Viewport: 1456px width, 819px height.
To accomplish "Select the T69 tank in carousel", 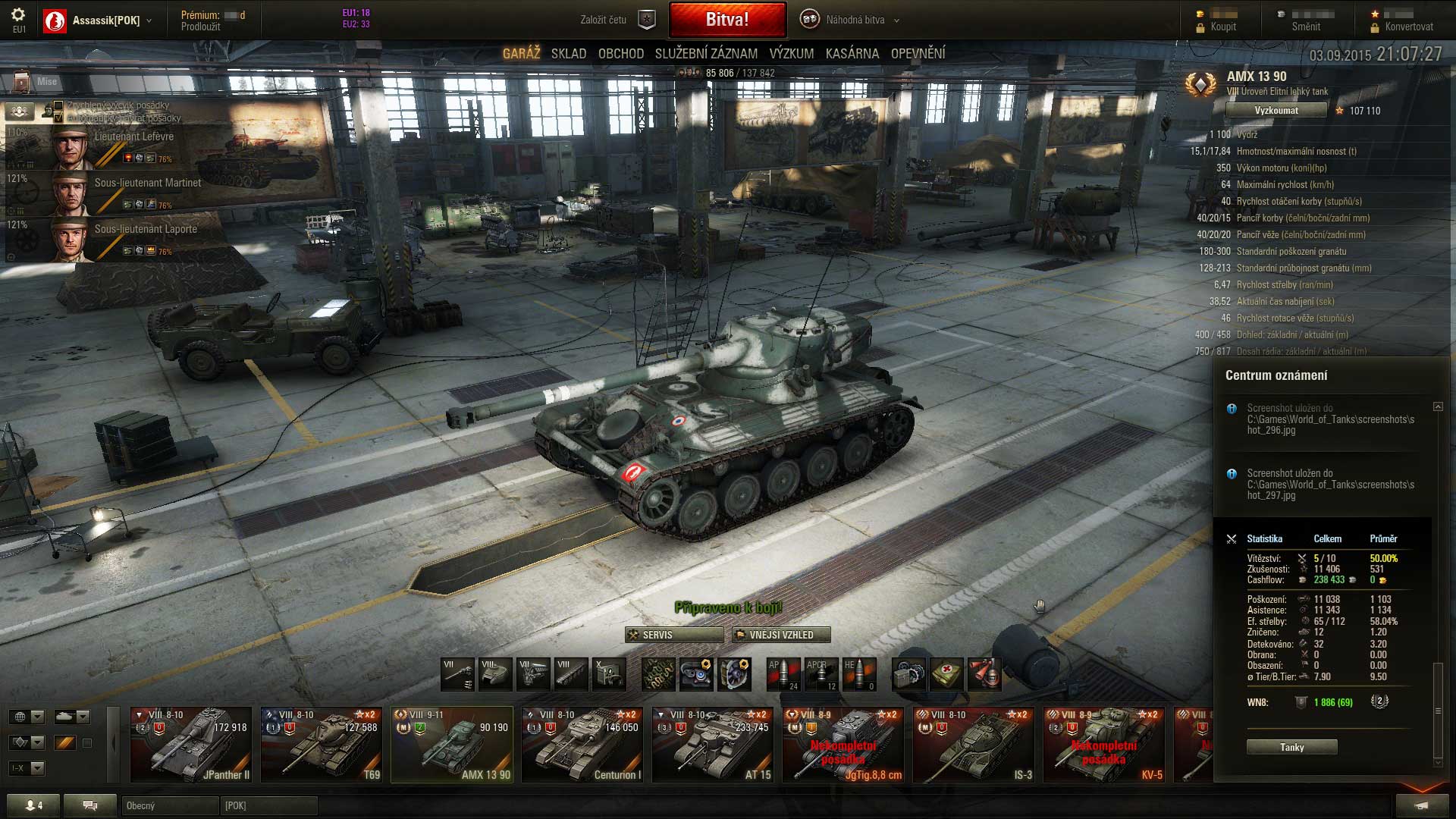I will [x=322, y=744].
